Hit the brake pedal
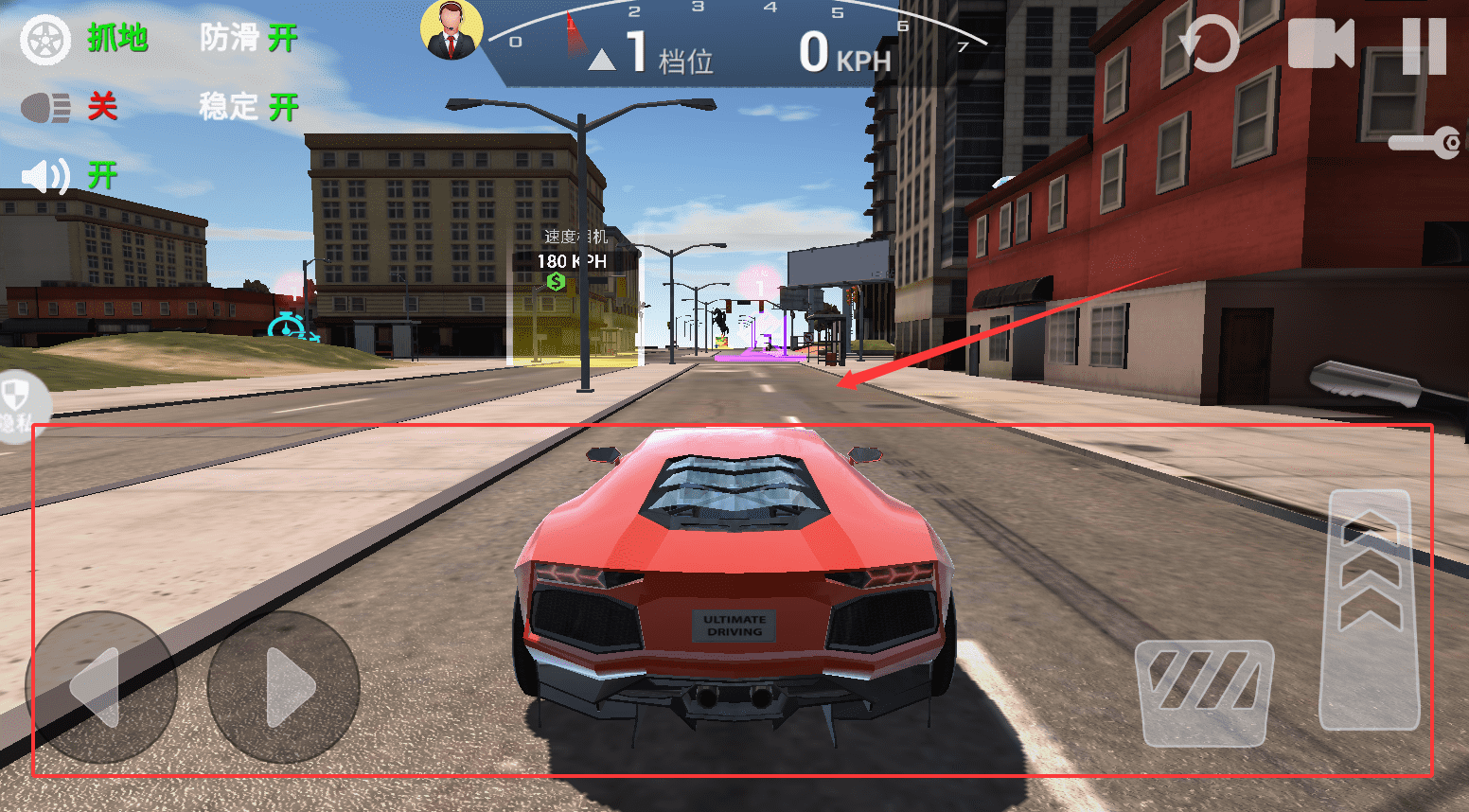This screenshot has height=812, width=1469. 1204,692
